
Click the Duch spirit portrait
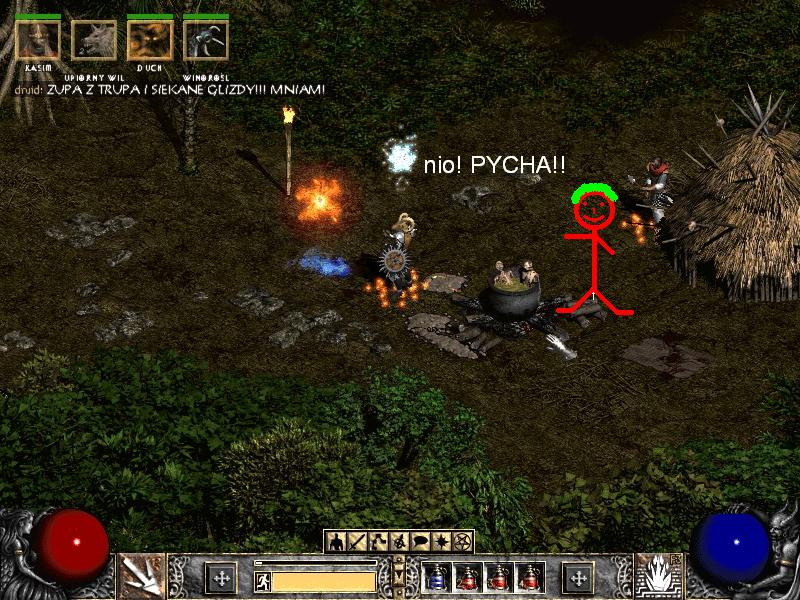(150, 41)
